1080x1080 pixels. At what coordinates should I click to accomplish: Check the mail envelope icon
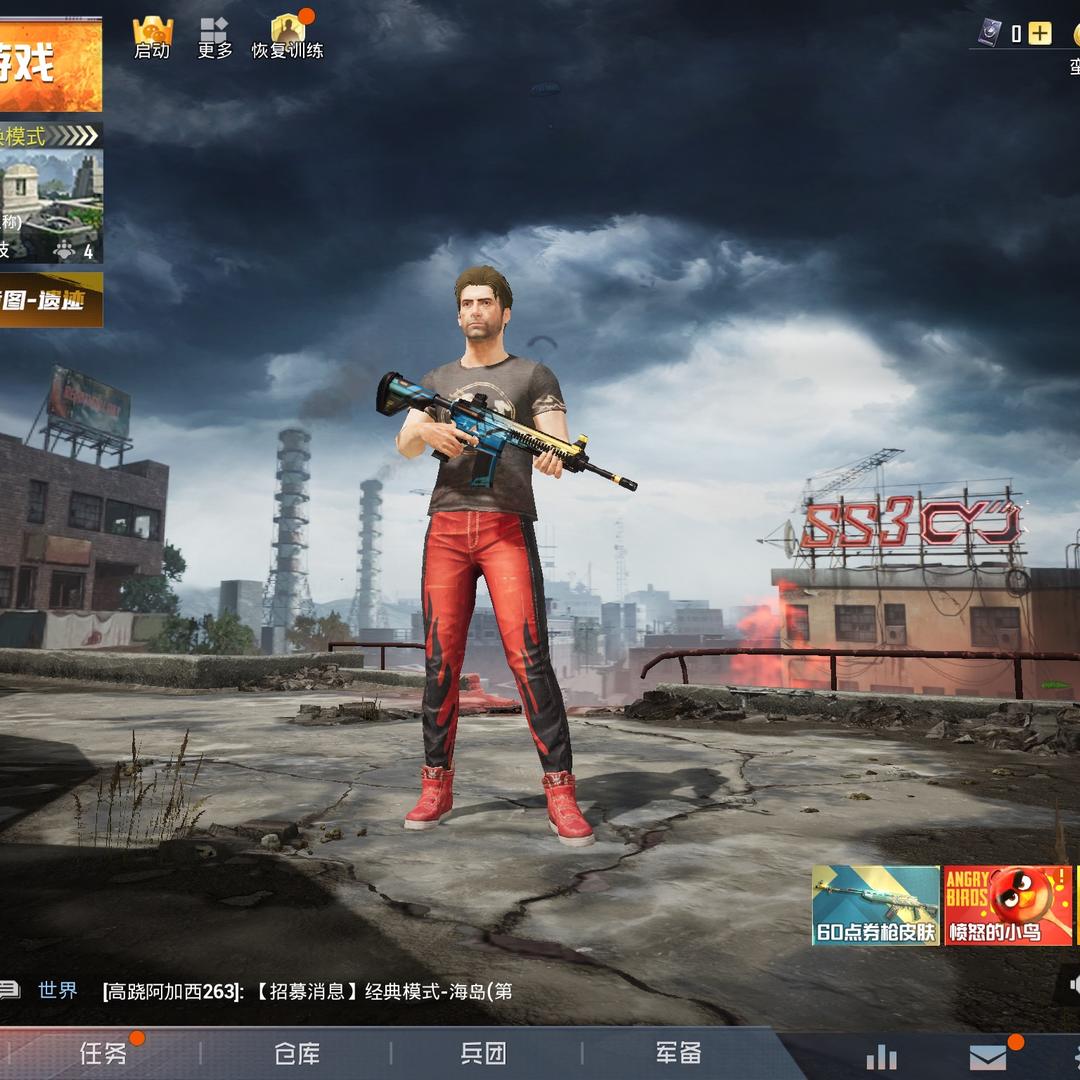click(988, 1056)
